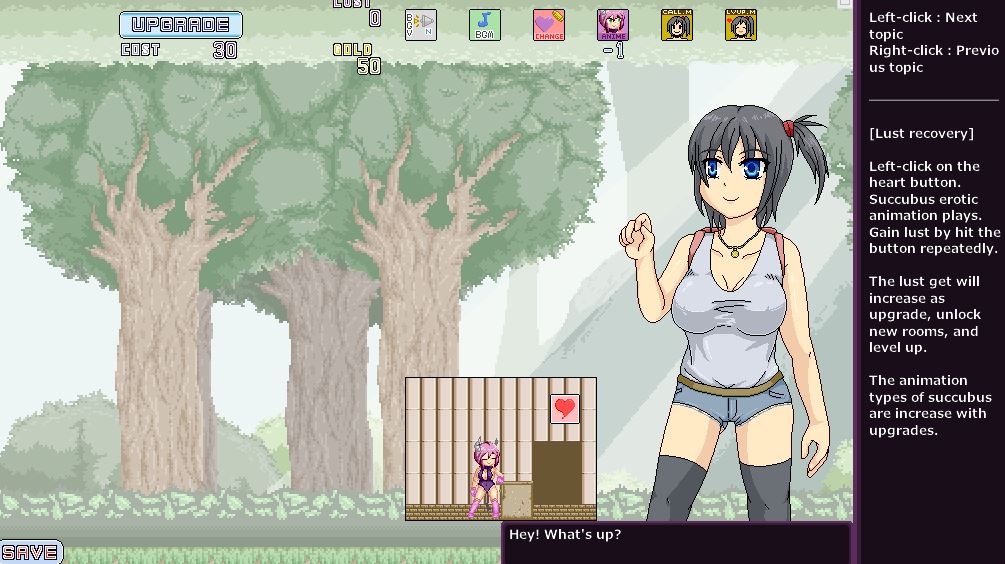This screenshot has height=564, width=1005.
Task: Select the pink-haired ANIME icon
Action: coord(612,25)
